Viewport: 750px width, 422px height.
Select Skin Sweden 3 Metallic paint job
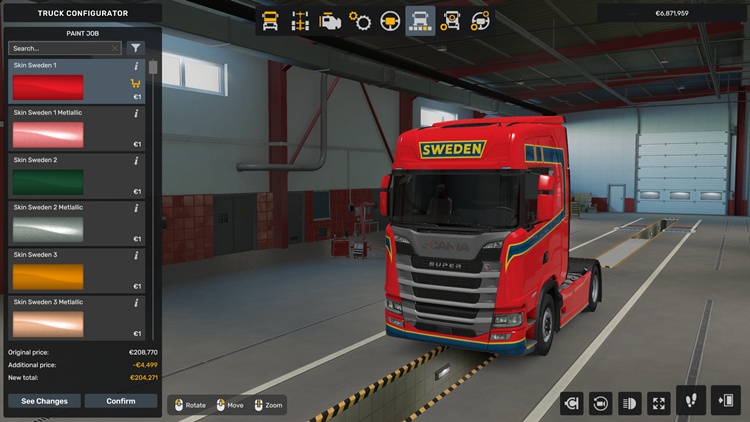[x=76, y=317]
